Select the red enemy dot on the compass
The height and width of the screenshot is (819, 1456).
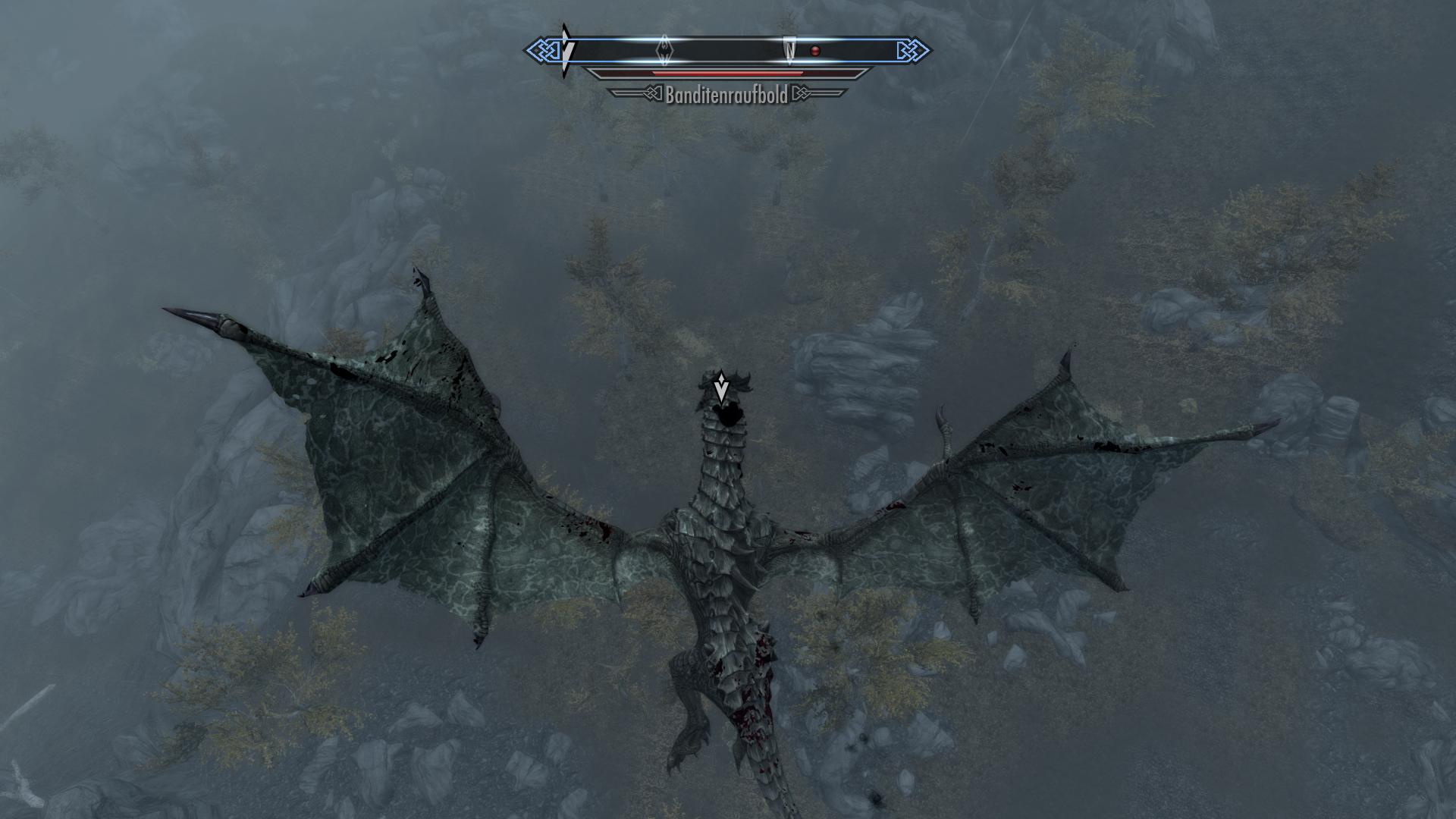tap(815, 51)
